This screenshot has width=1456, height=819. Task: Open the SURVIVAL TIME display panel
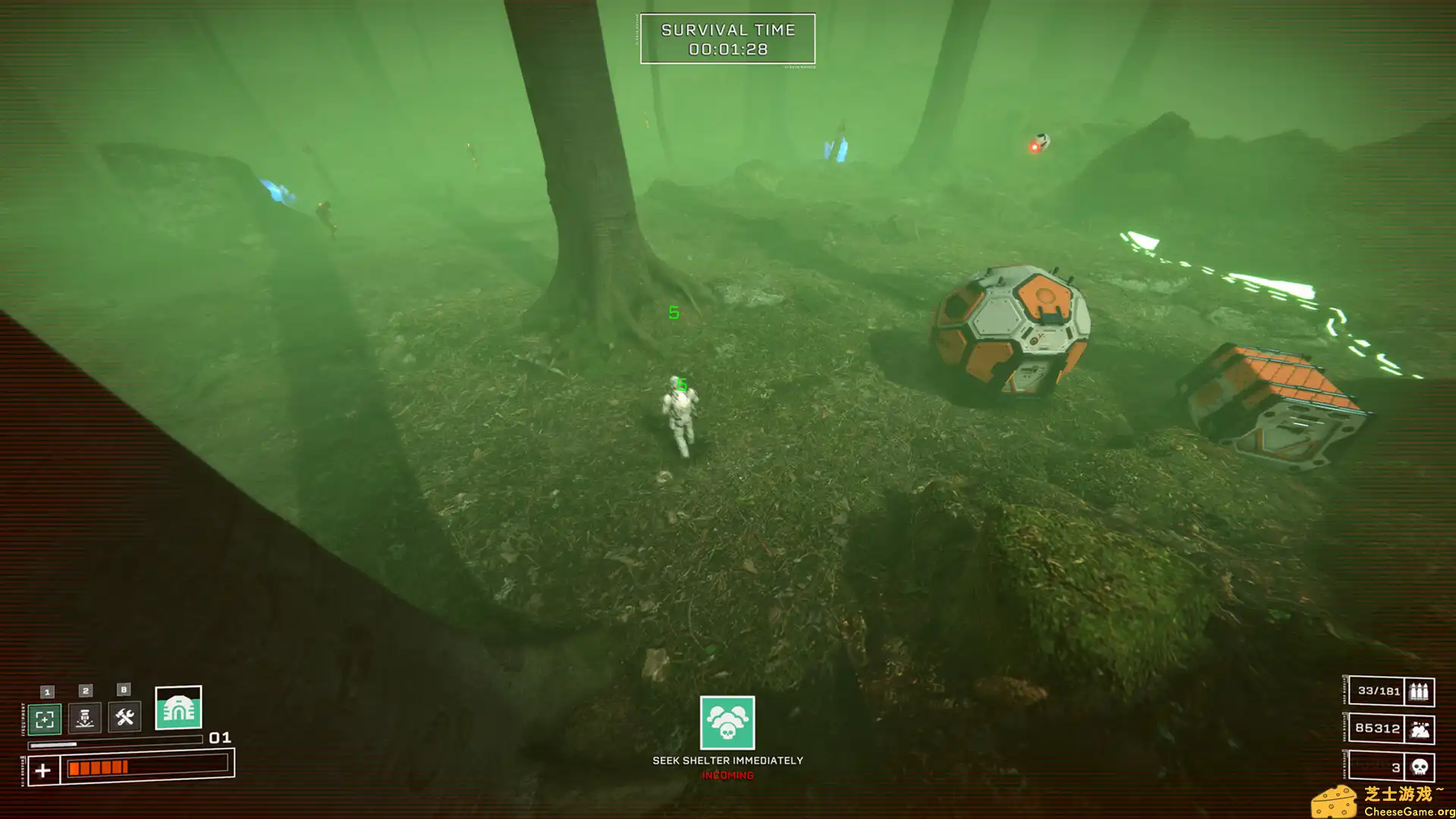point(727,39)
